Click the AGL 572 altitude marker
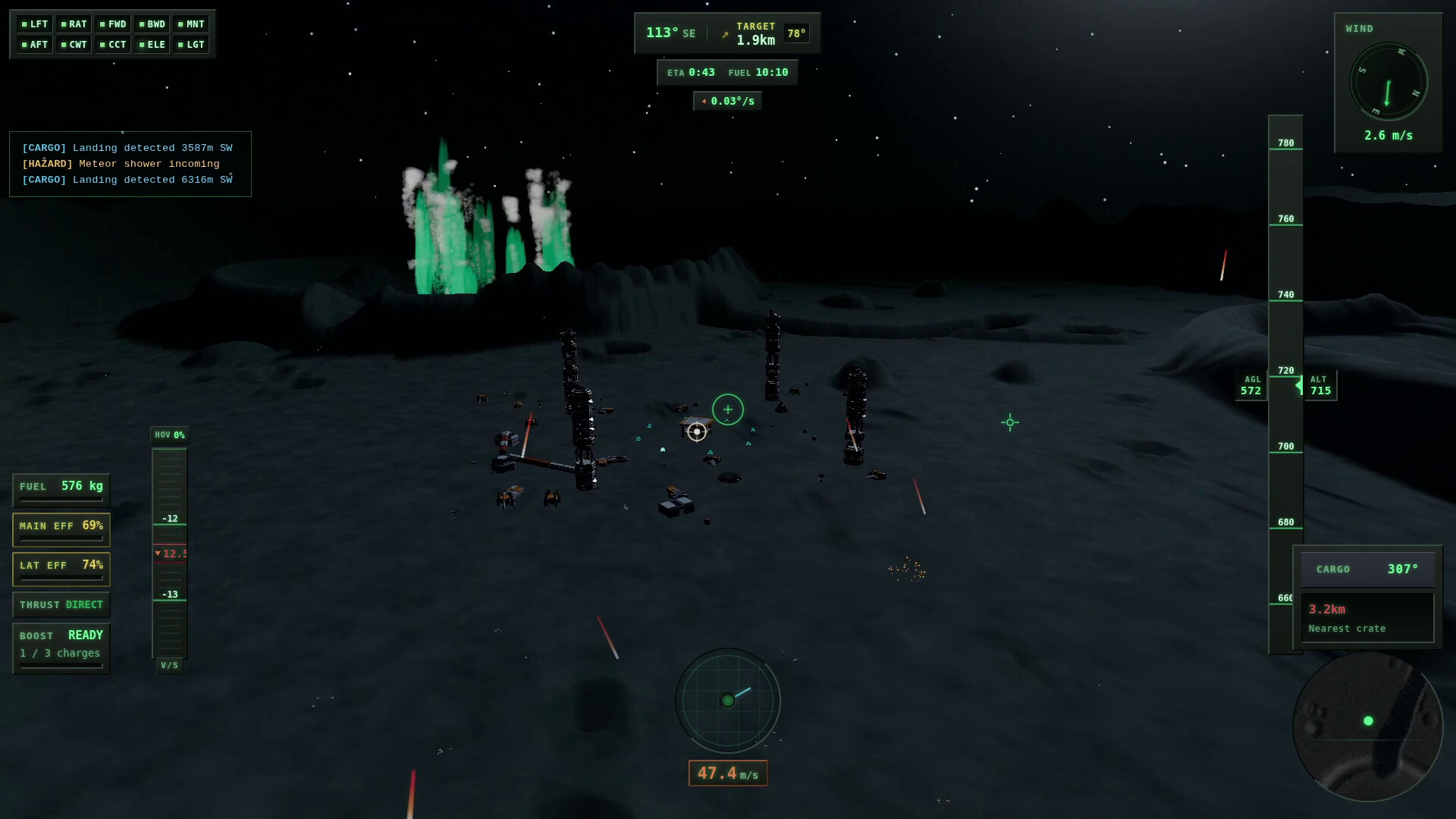Image resolution: width=1456 pixels, height=819 pixels. pyautogui.click(x=1249, y=385)
